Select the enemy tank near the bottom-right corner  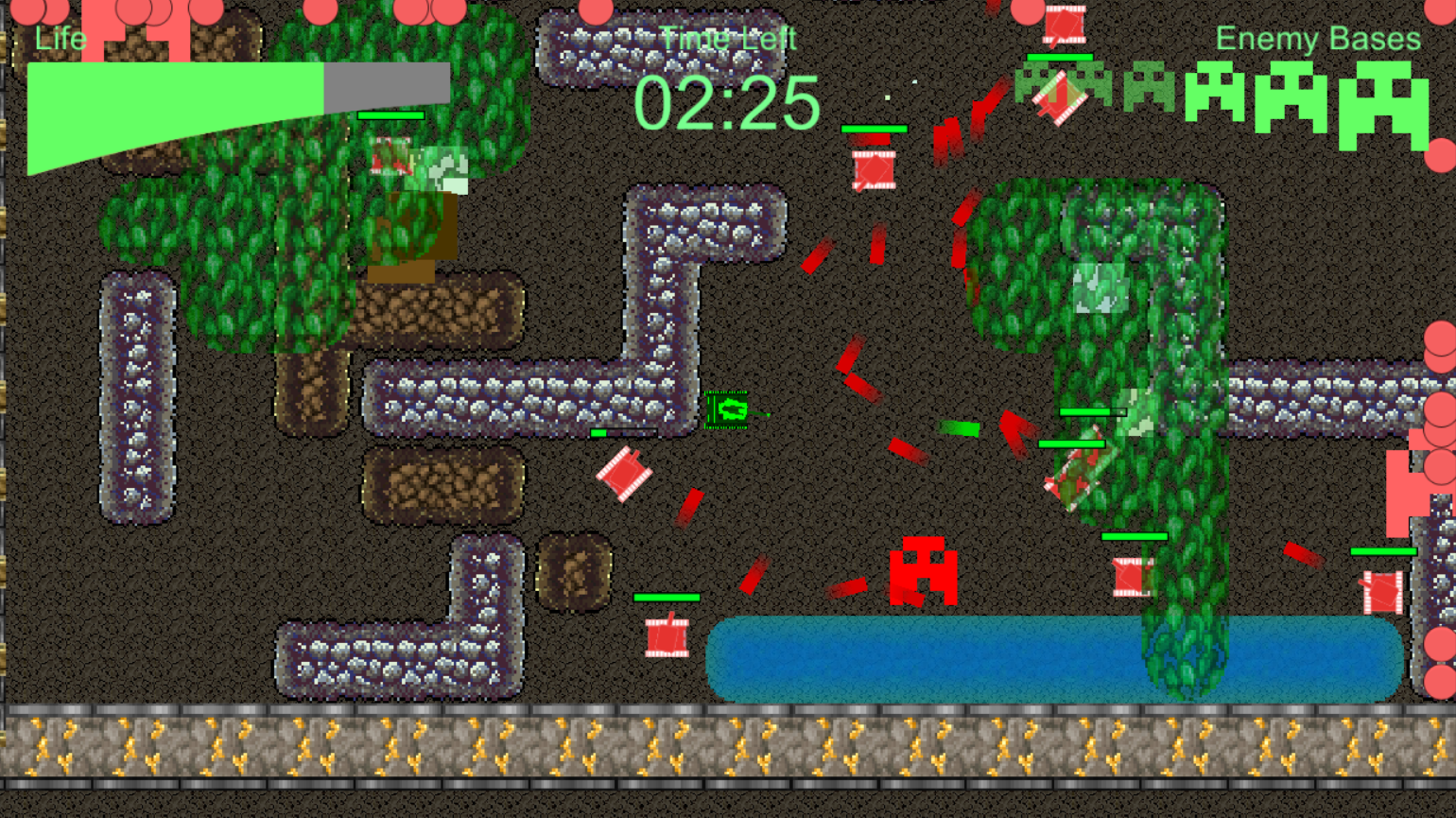[1383, 591]
